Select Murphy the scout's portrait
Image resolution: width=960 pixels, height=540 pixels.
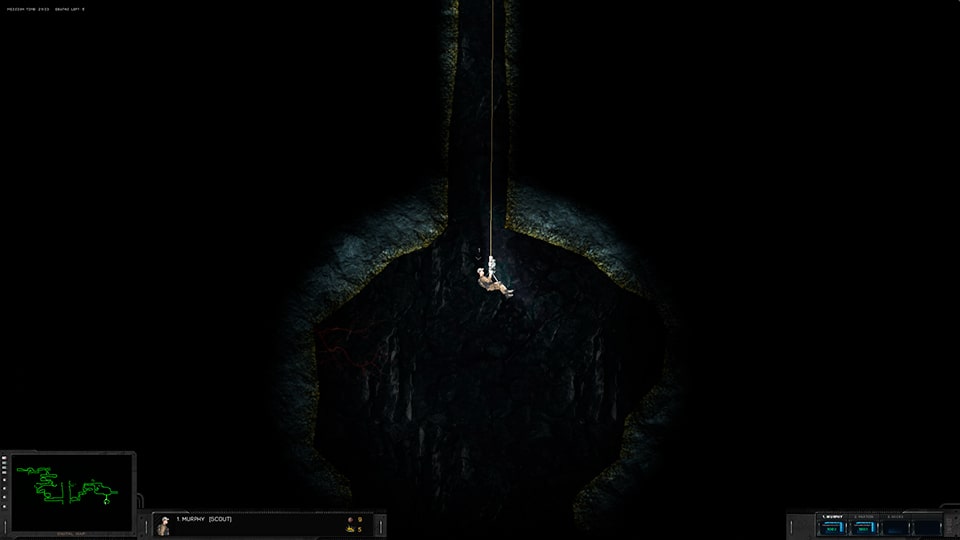coord(163,525)
